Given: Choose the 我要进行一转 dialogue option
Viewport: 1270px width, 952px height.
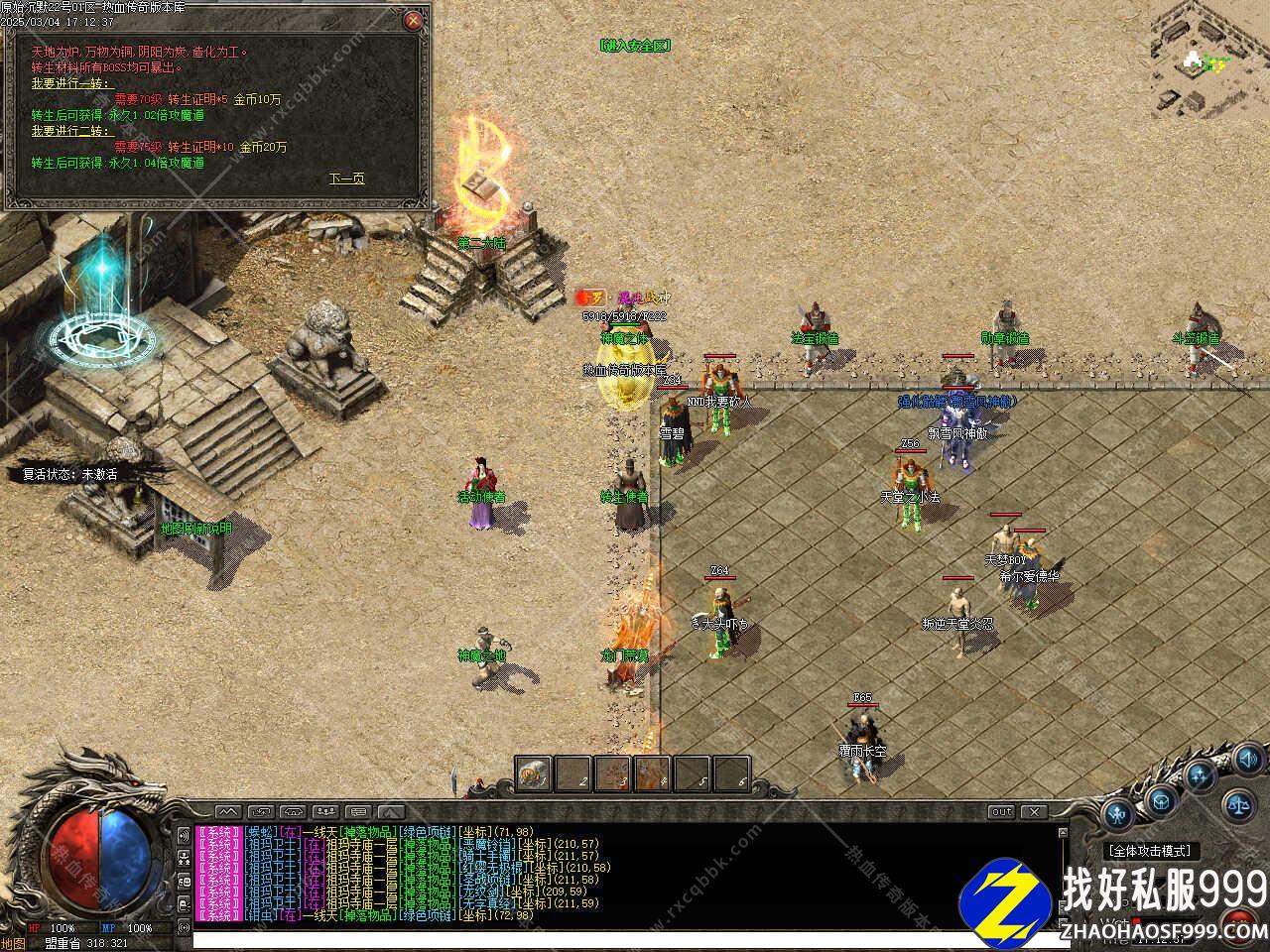Looking at the screenshot, I should (69, 83).
